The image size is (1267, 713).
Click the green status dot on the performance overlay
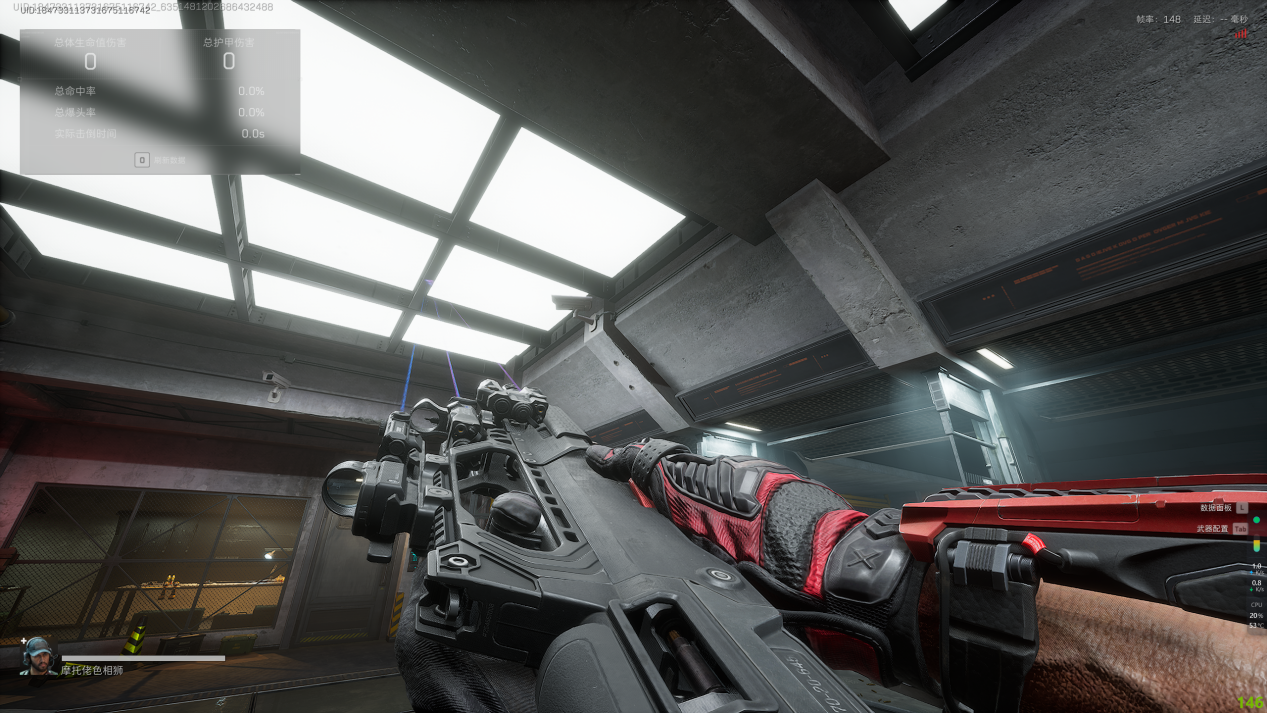pyautogui.click(x=1256, y=520)
